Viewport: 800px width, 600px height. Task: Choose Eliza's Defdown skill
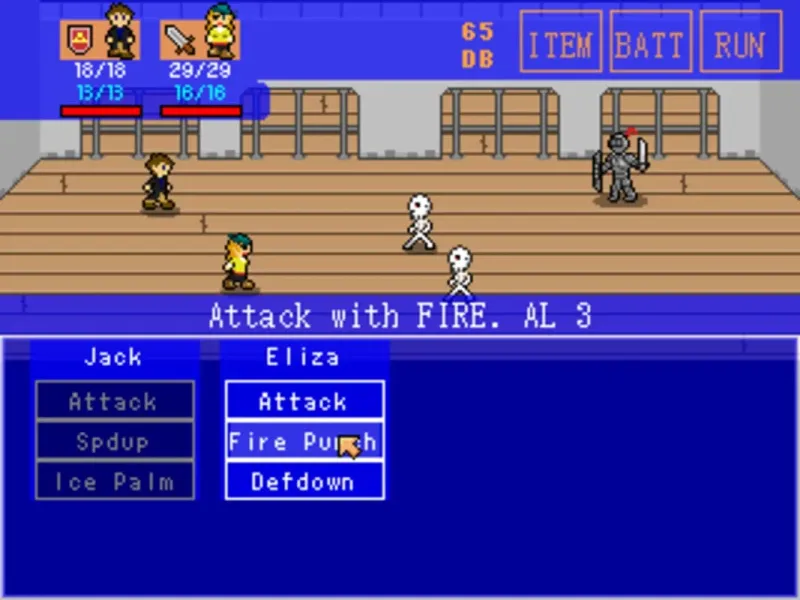pyautogui.click(x=304, y=481)
